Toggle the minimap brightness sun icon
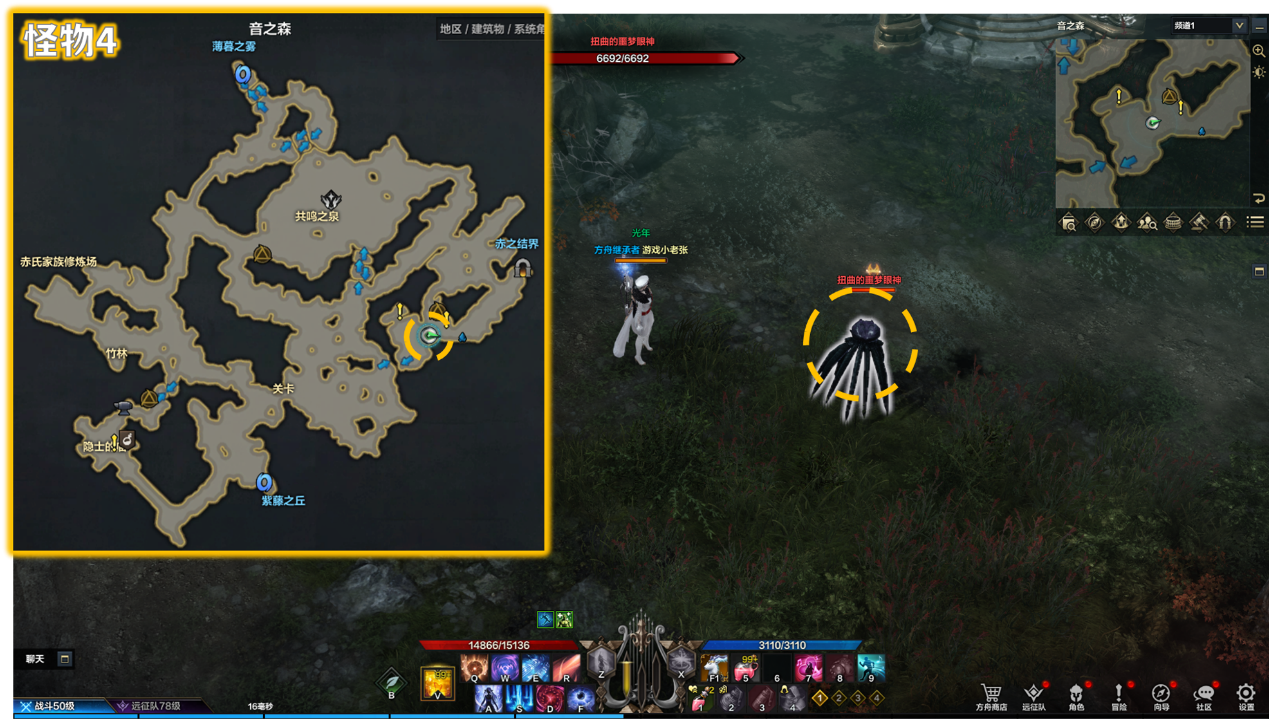The image size is (1269, 719). click(1259, 73)
